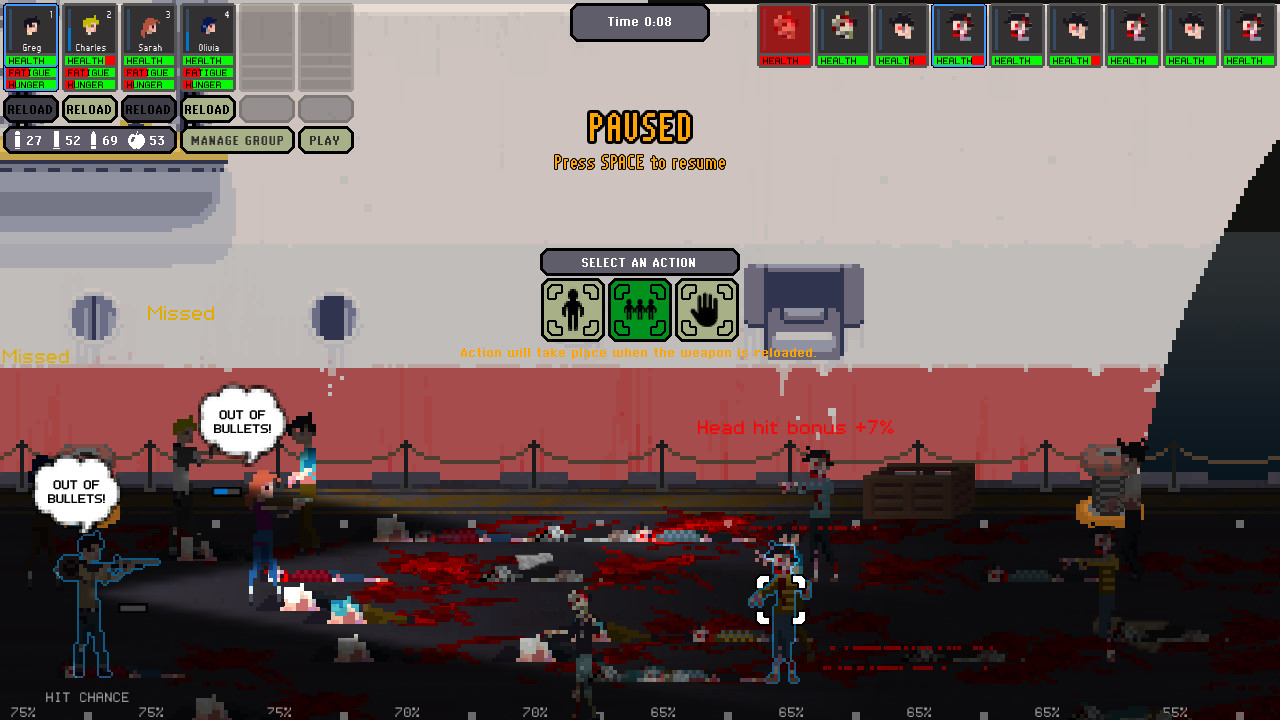
Task: Click Olivia's green HEALTH bar
Action: pyautogui.click(x=207, y=60)
